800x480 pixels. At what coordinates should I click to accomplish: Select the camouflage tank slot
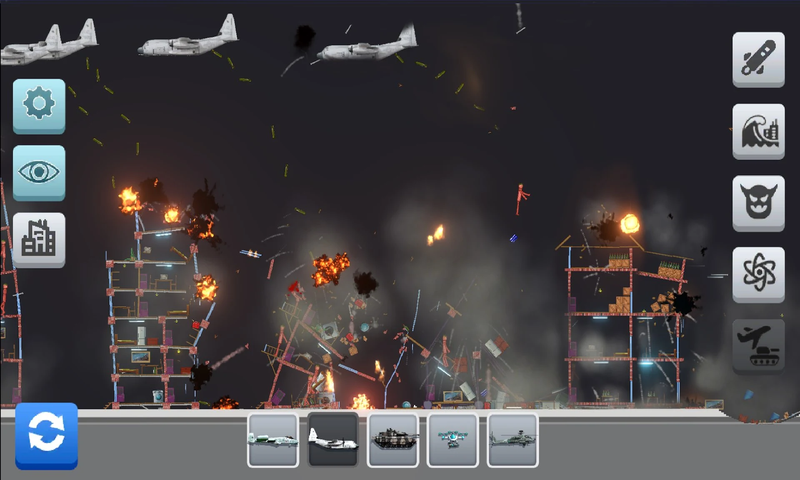click(393, 439)
